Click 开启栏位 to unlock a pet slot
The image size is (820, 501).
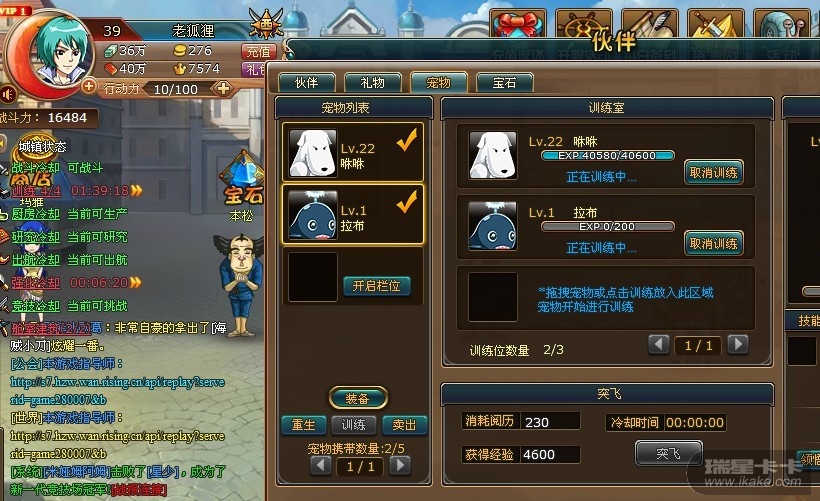376,286
